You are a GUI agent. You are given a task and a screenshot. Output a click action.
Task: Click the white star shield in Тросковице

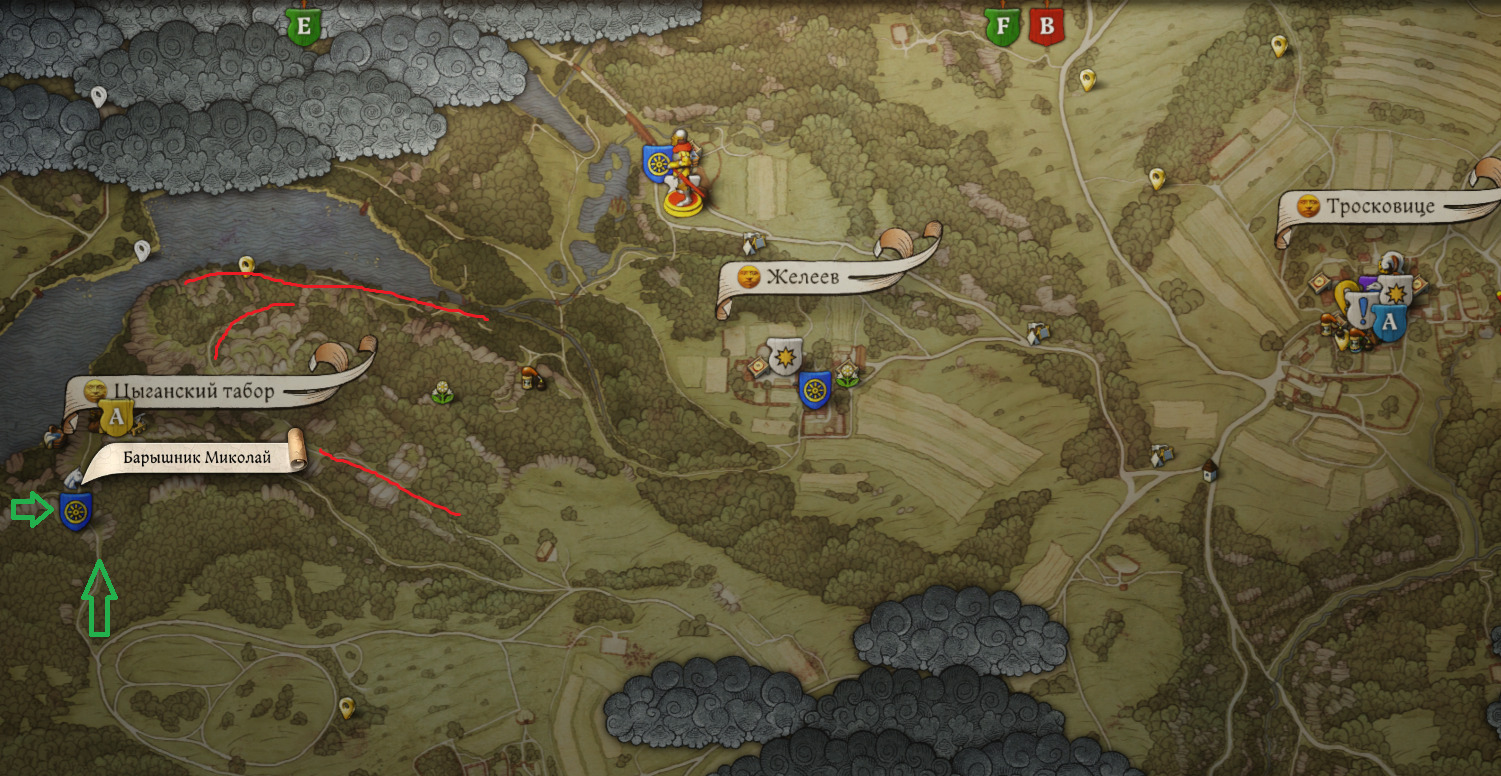click(x=1396, y=291)
